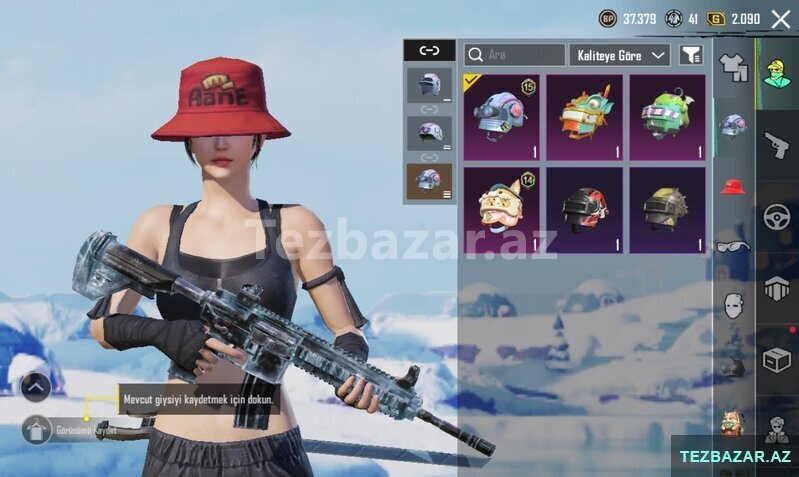Select the character outfit tab
The width and height of the screenshot is (799, 477).
777,73
